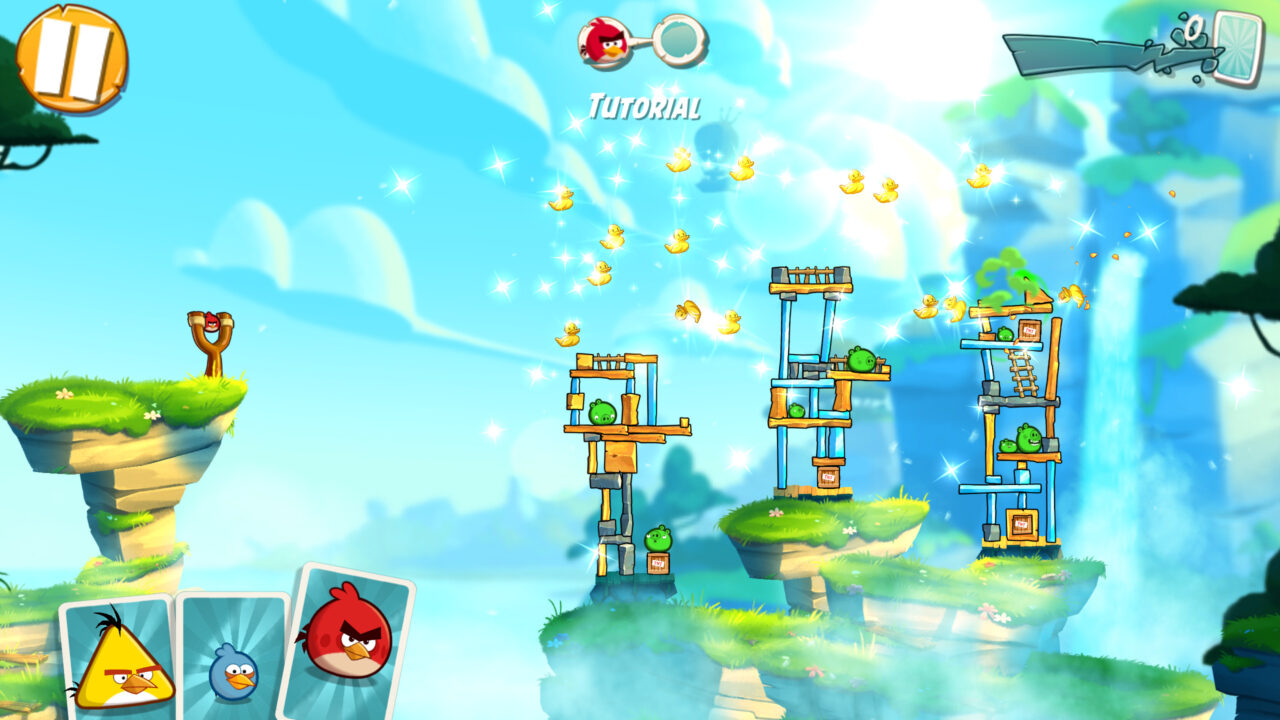Click the Tutorial label
The height and width of the screenshot is (720, 1280).
click(x=645, y=103)
